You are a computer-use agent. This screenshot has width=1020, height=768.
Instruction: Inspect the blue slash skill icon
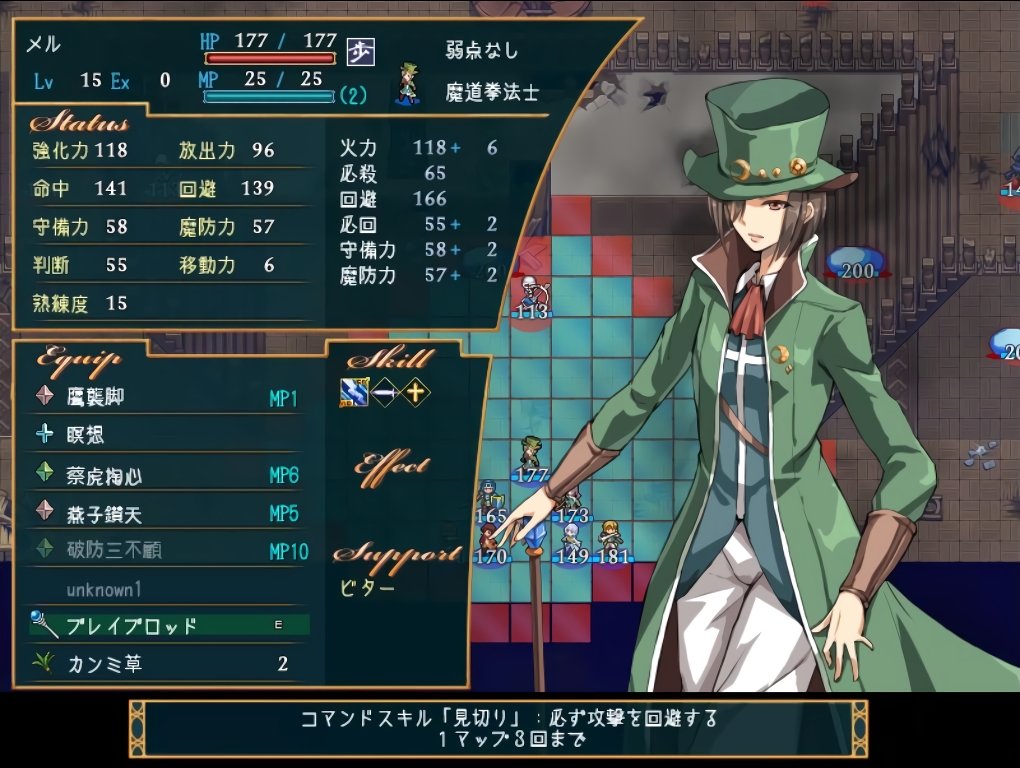click(354, 394)
